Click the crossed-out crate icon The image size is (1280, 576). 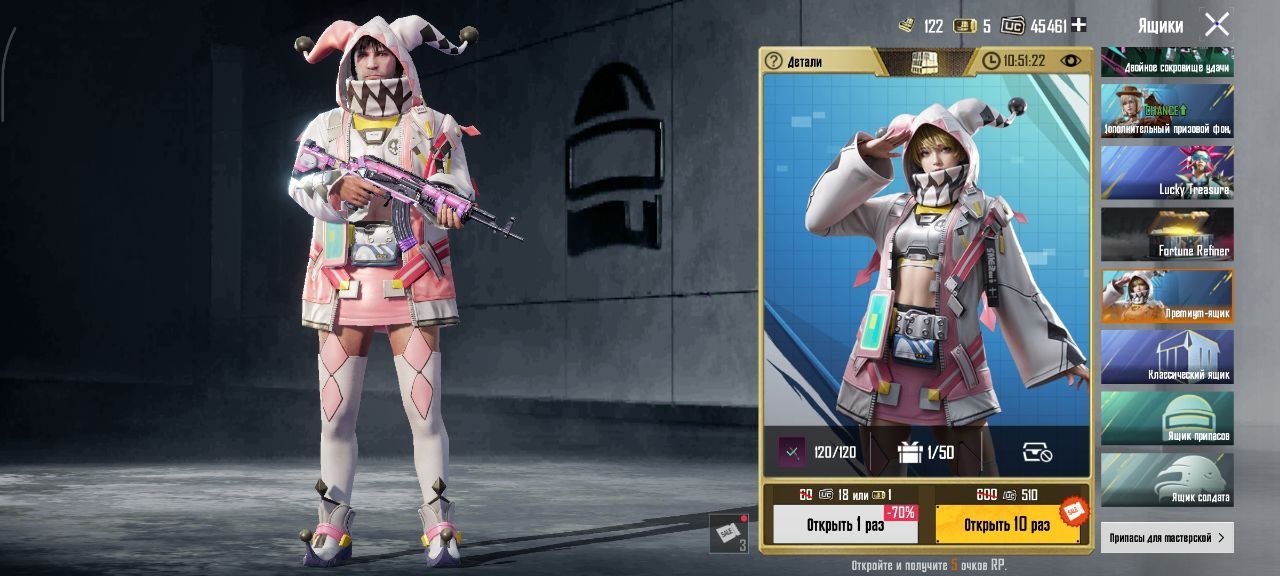(x=1036, y=453)
